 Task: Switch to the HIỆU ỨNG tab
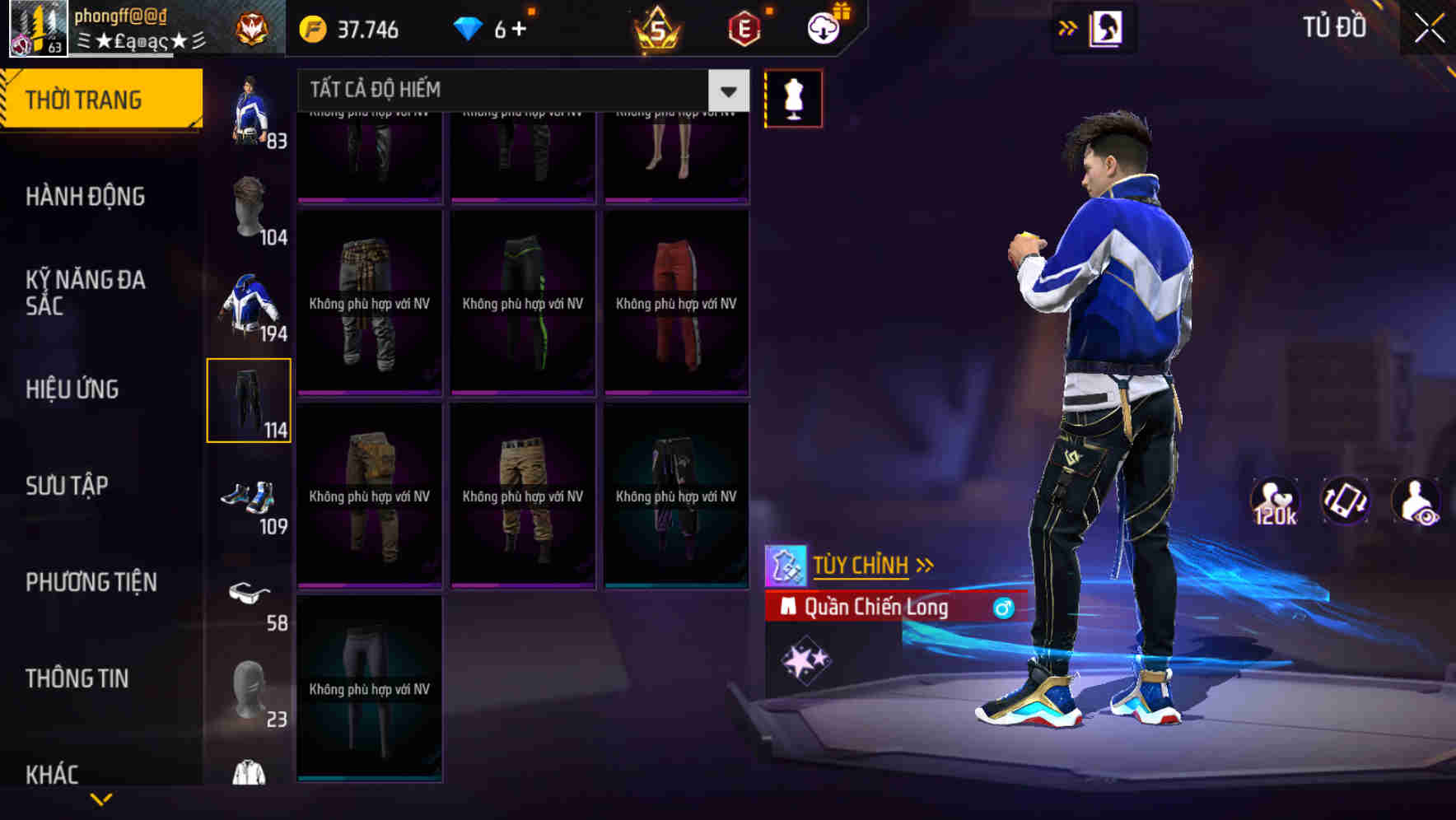72,389
